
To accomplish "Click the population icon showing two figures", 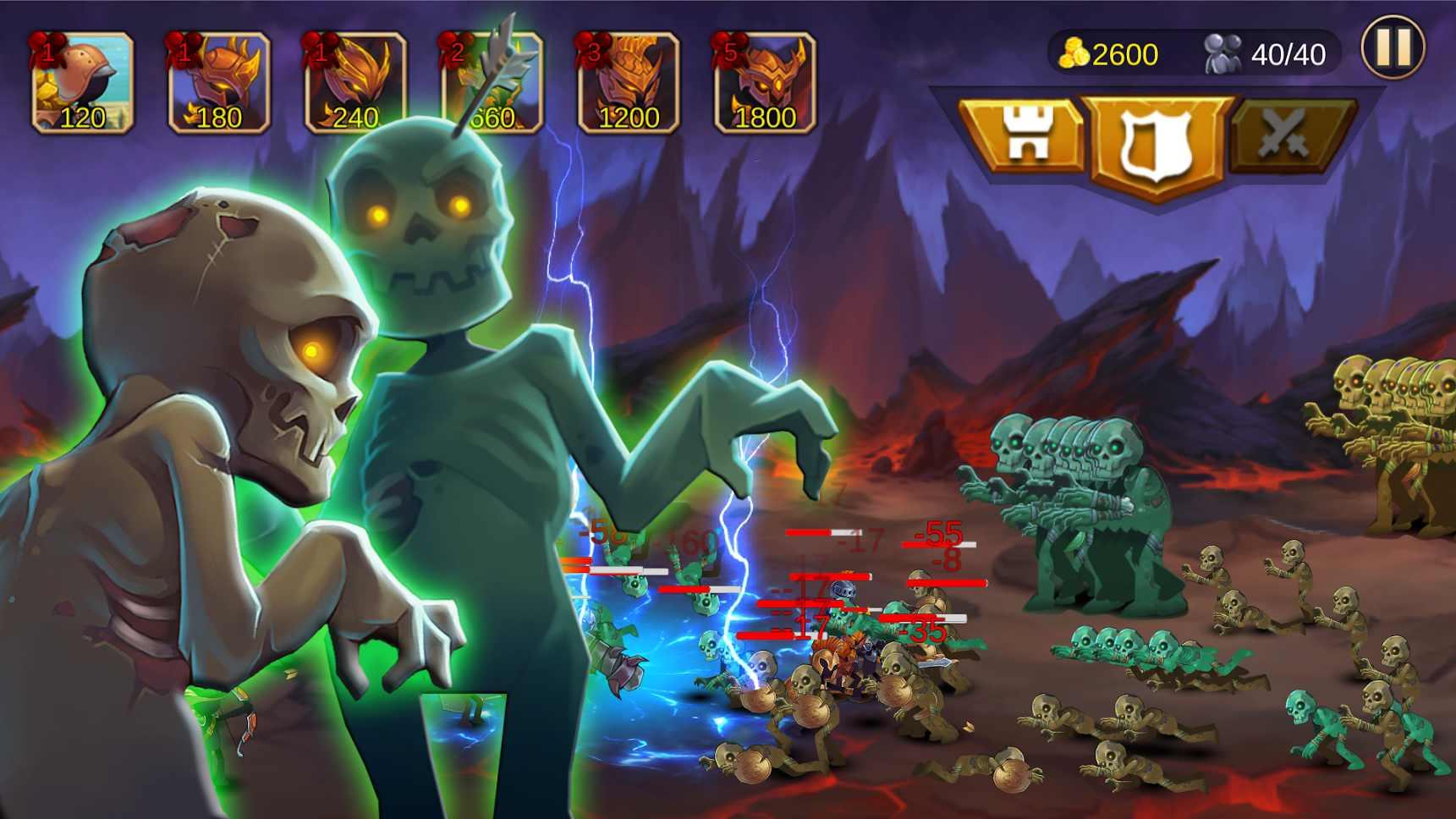I will coord(1219,52).
